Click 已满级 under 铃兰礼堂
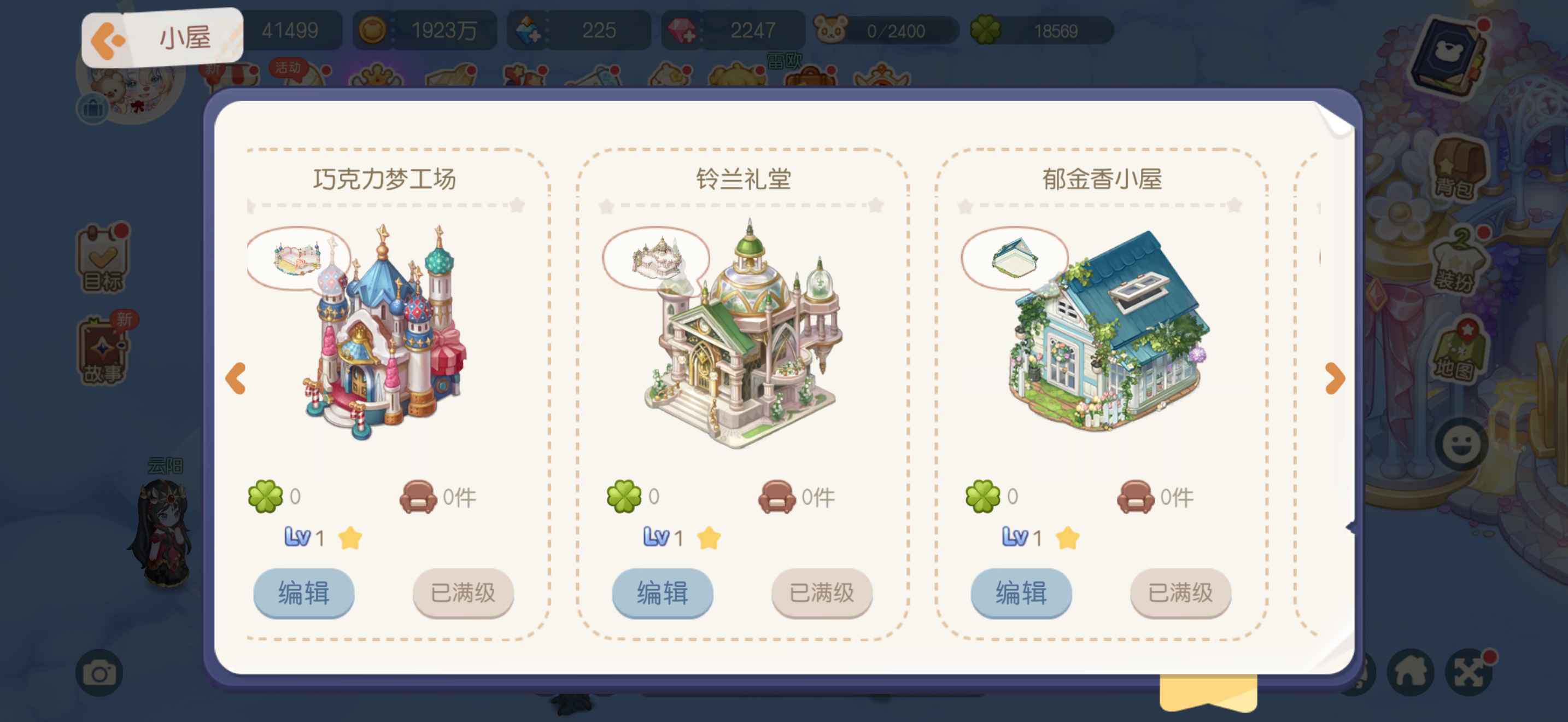The height and width of the screenshot is (722, 1568). [821, 592]
